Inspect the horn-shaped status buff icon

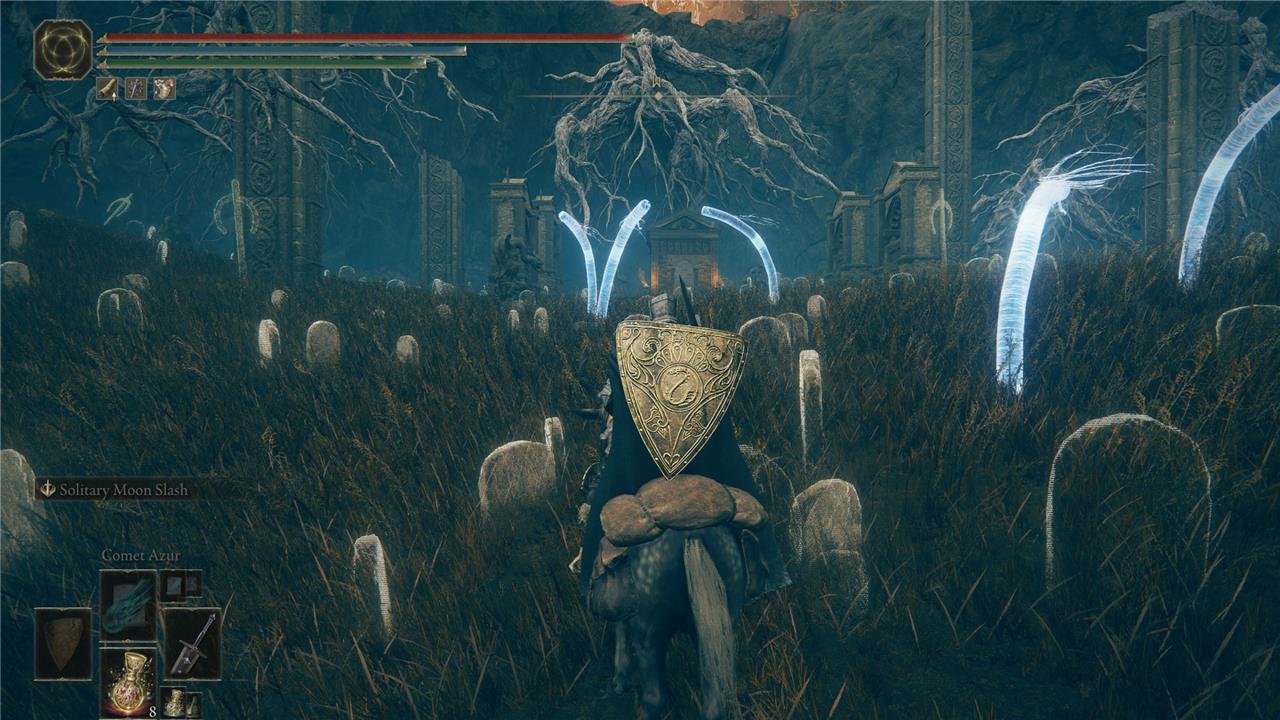tap(107, 89)
